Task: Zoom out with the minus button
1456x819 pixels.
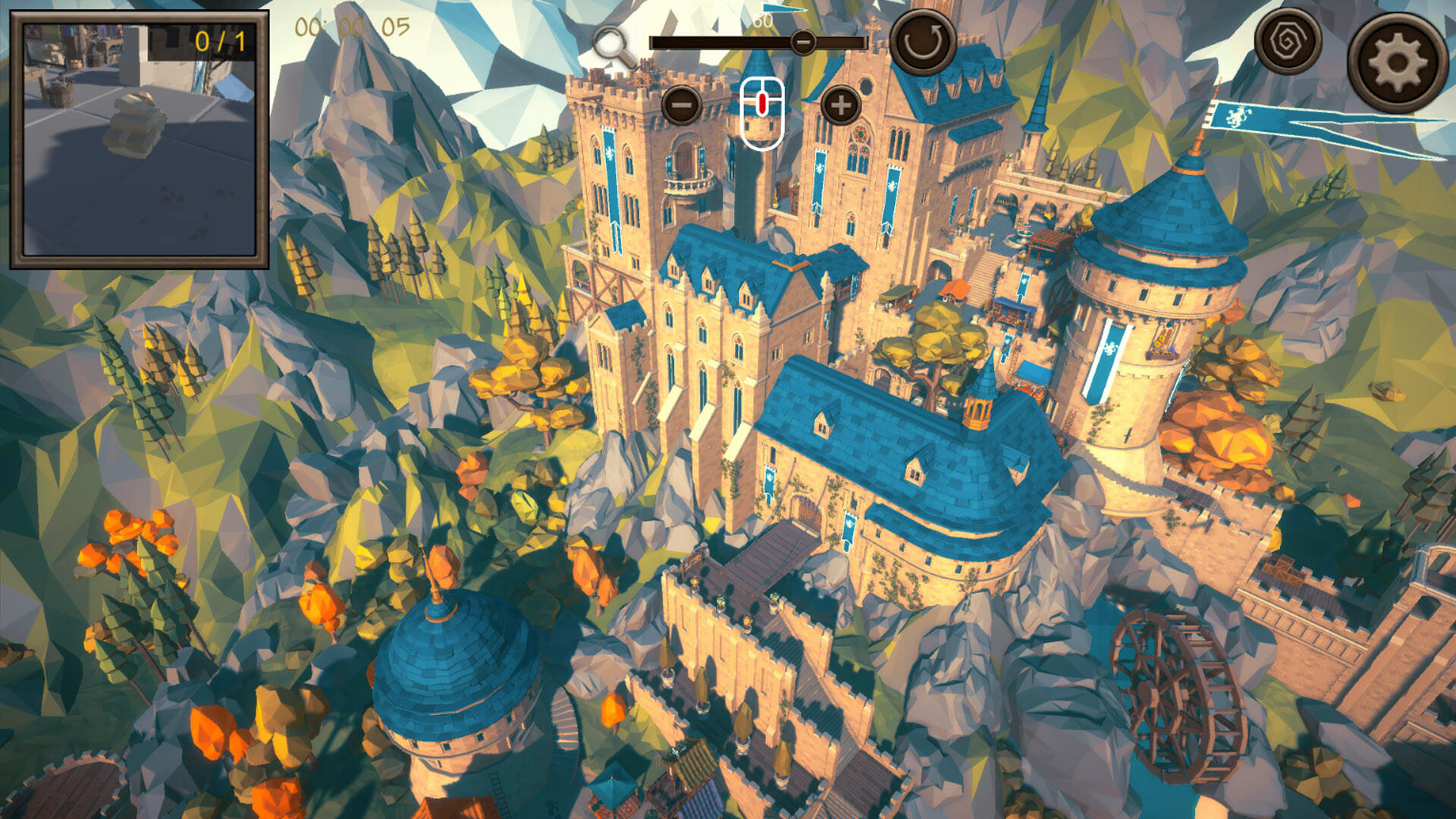Action: (x=681, y=105)
